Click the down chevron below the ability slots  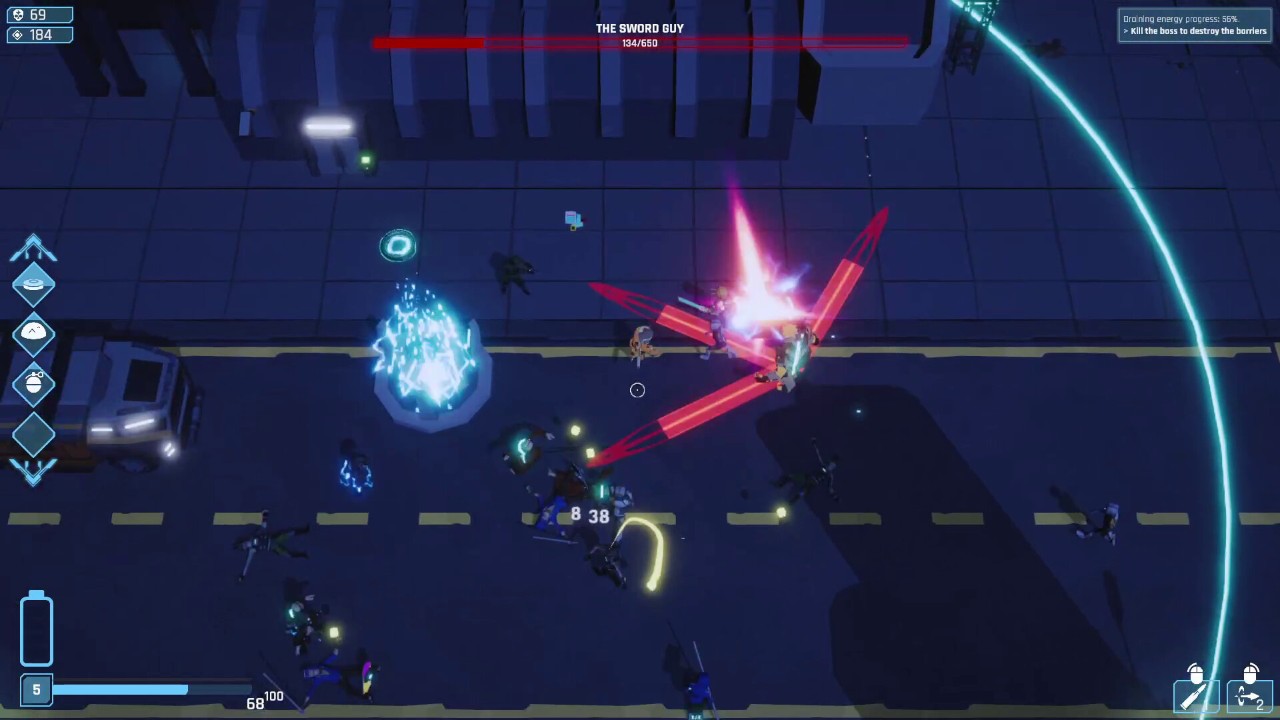click(x=33, y=470)
